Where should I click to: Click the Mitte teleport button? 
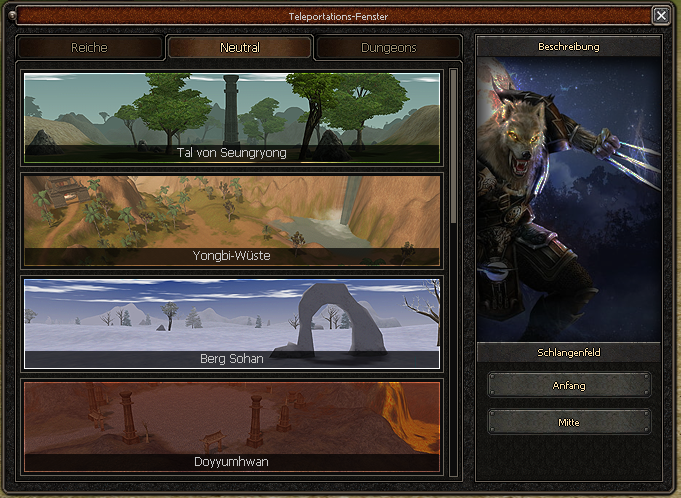tap(569, 422)
